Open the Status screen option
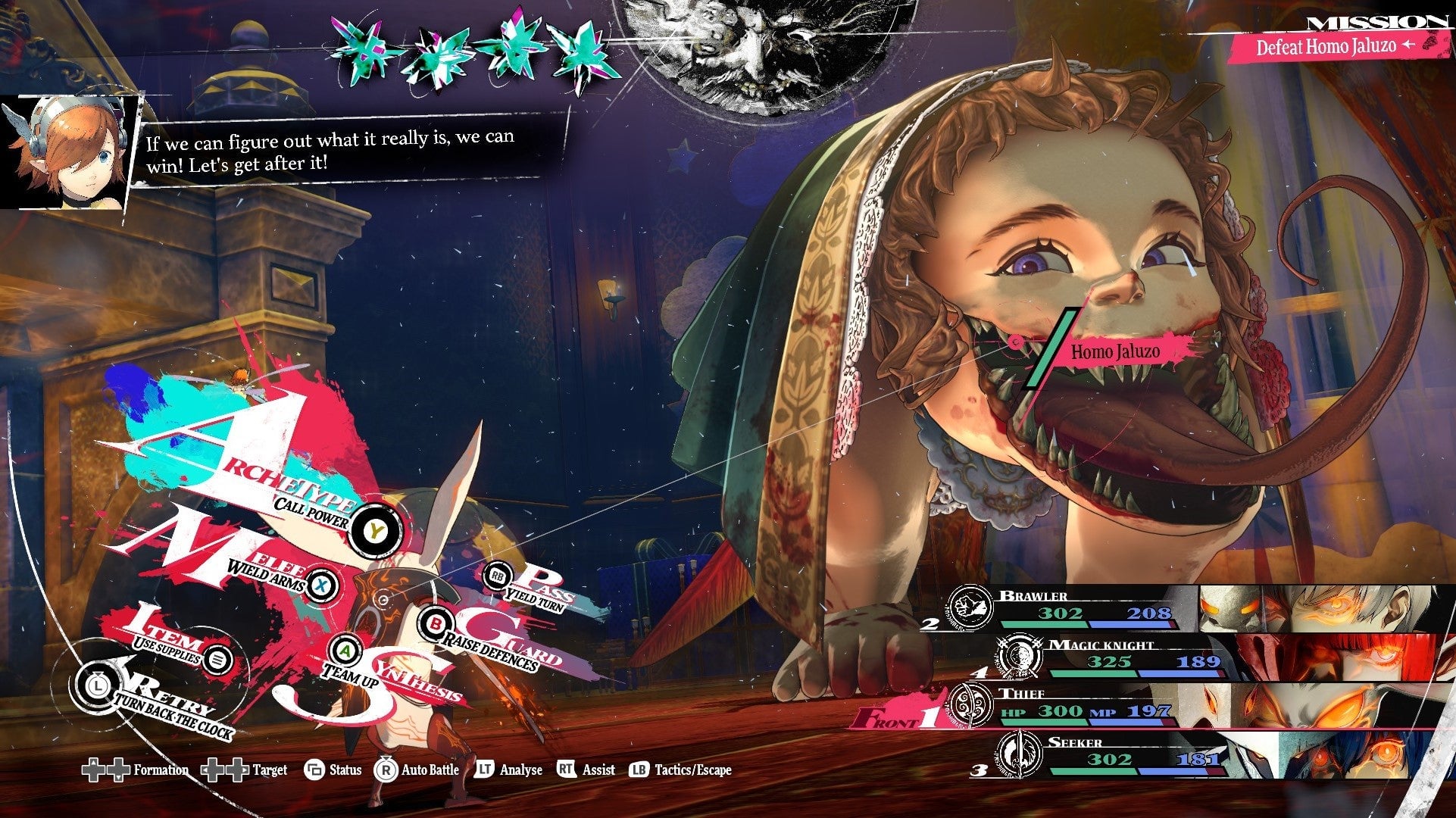 pos(333,770)
